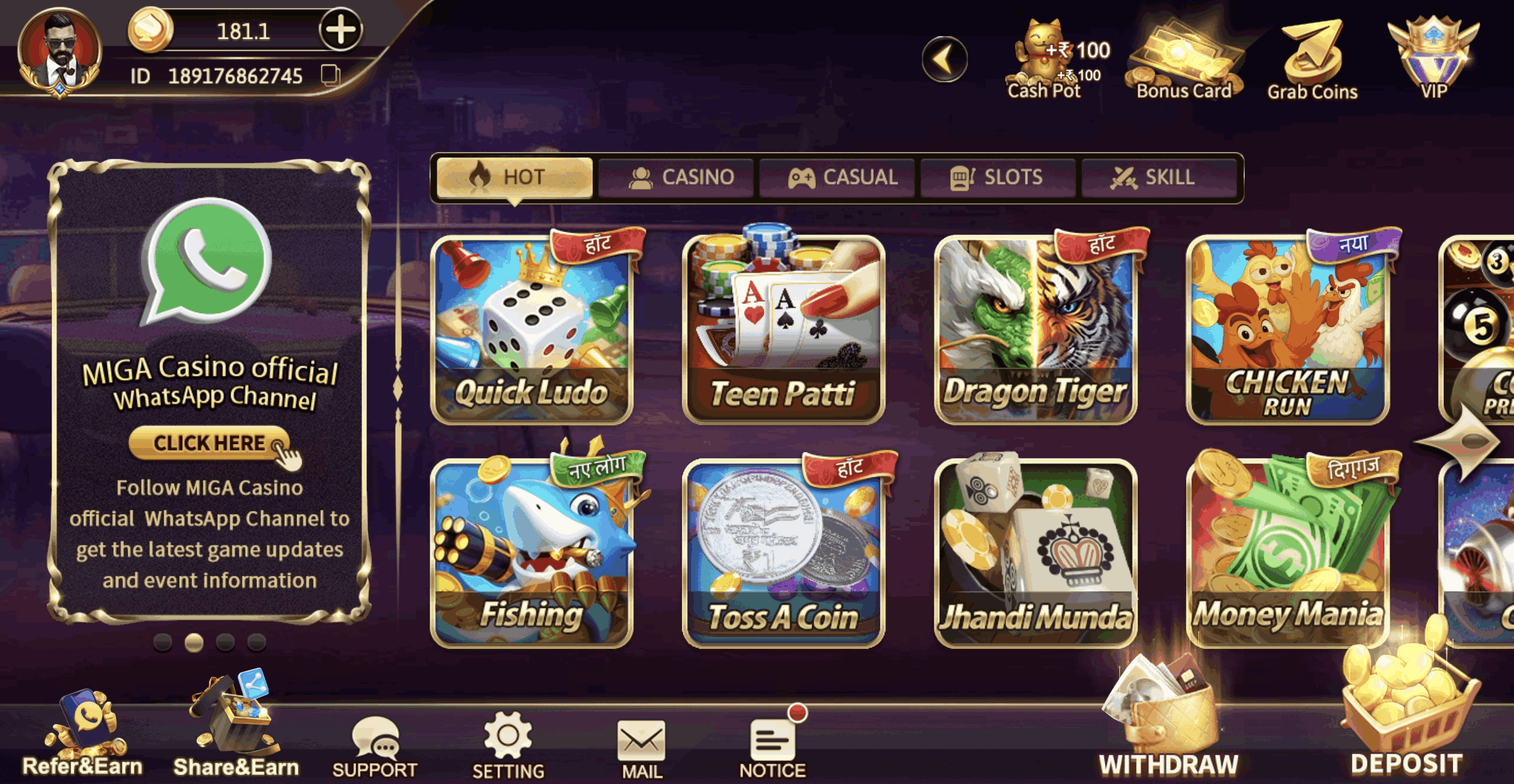Start the Toss A Coin game
The height and width of the screenshot is (784, 1514).
[783, 552]
